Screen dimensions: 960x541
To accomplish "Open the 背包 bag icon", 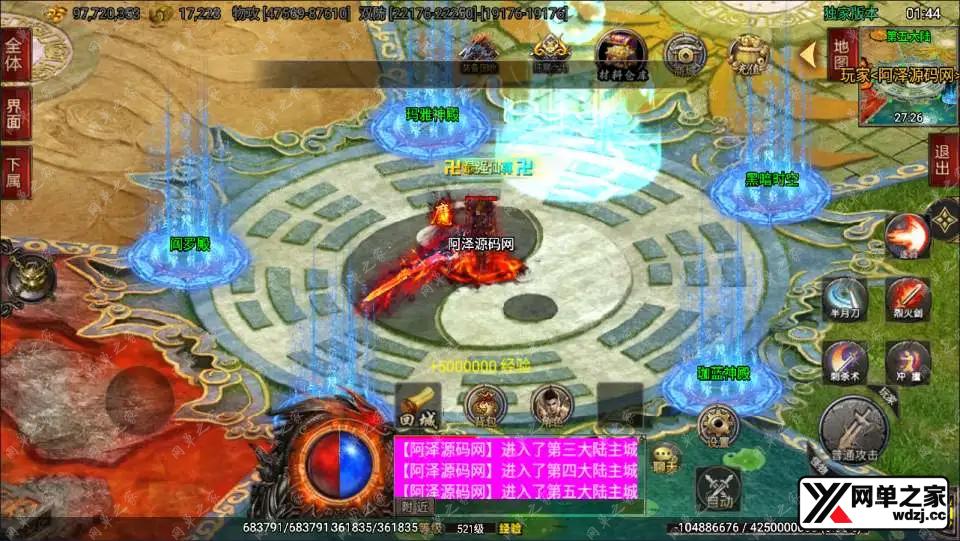I will [482, 406].
